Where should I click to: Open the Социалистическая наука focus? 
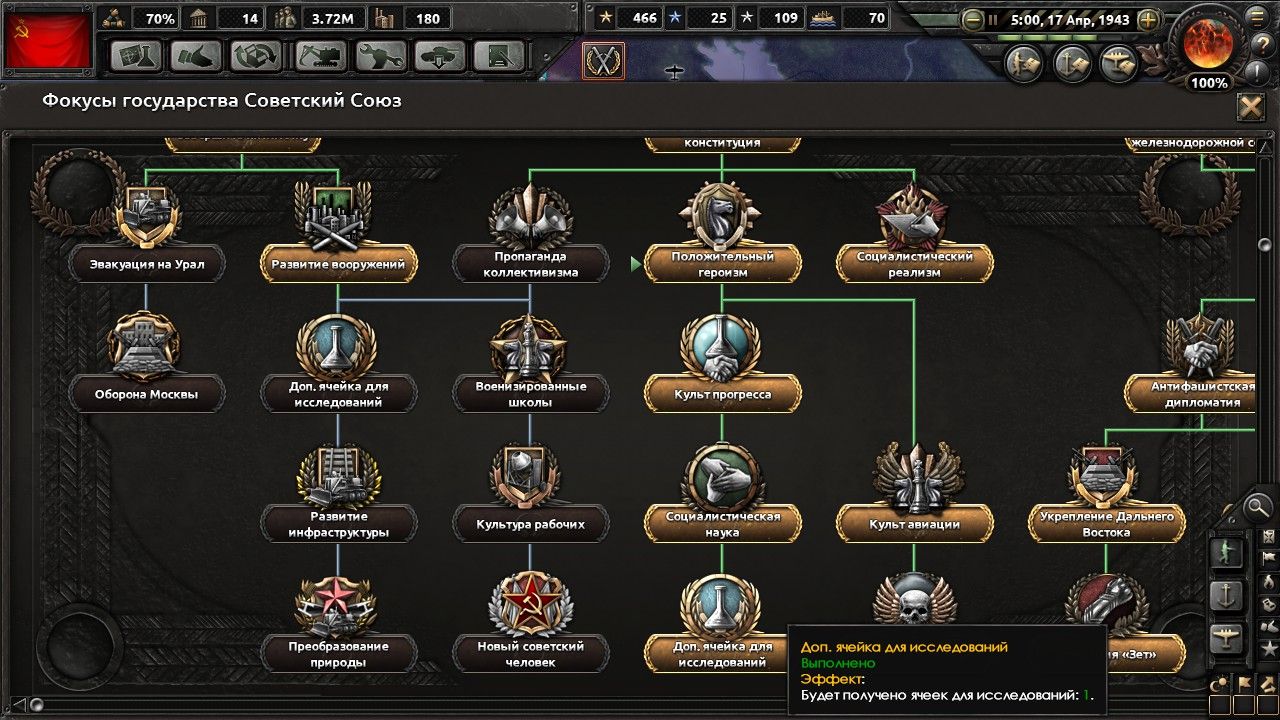722,524
